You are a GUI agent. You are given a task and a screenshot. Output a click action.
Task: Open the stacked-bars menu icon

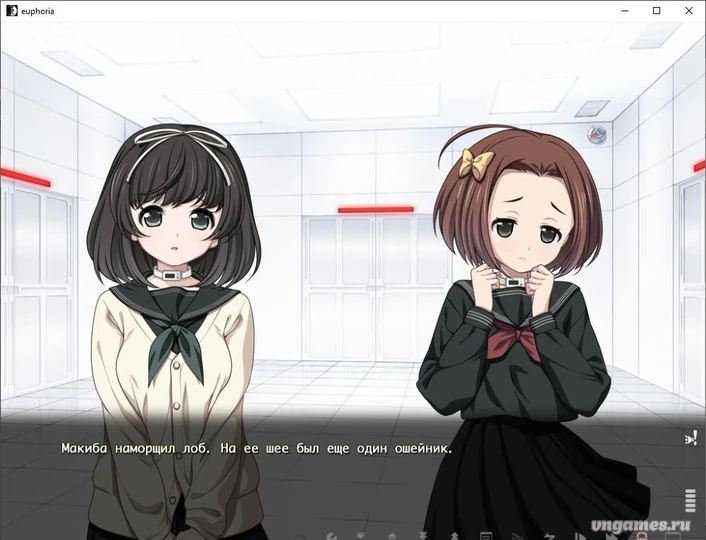point(690,500)
